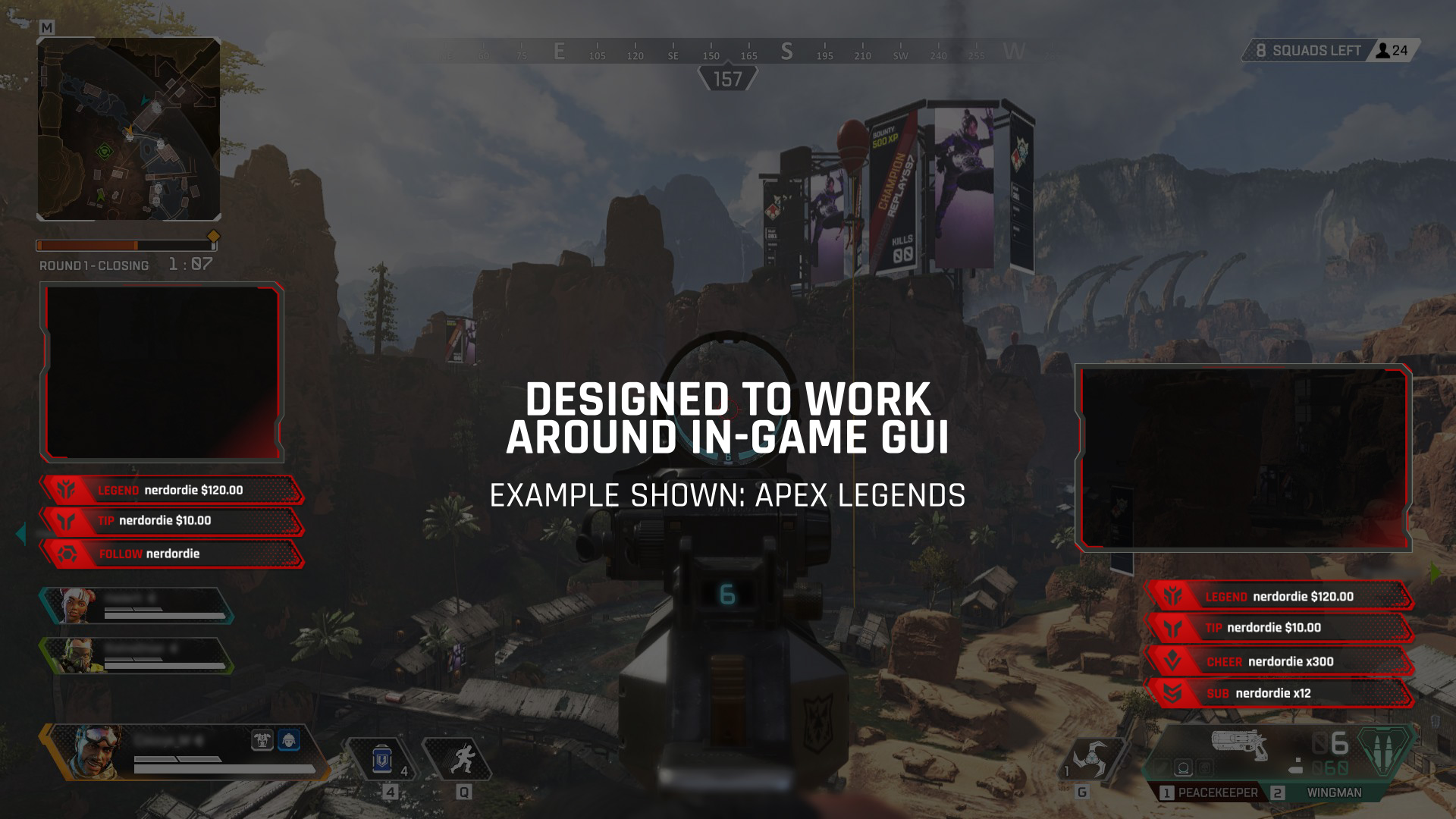The width and height of the screenshot is (1456, 819).
Task: Click the player's own legend portrait
Action: point(95,752)
